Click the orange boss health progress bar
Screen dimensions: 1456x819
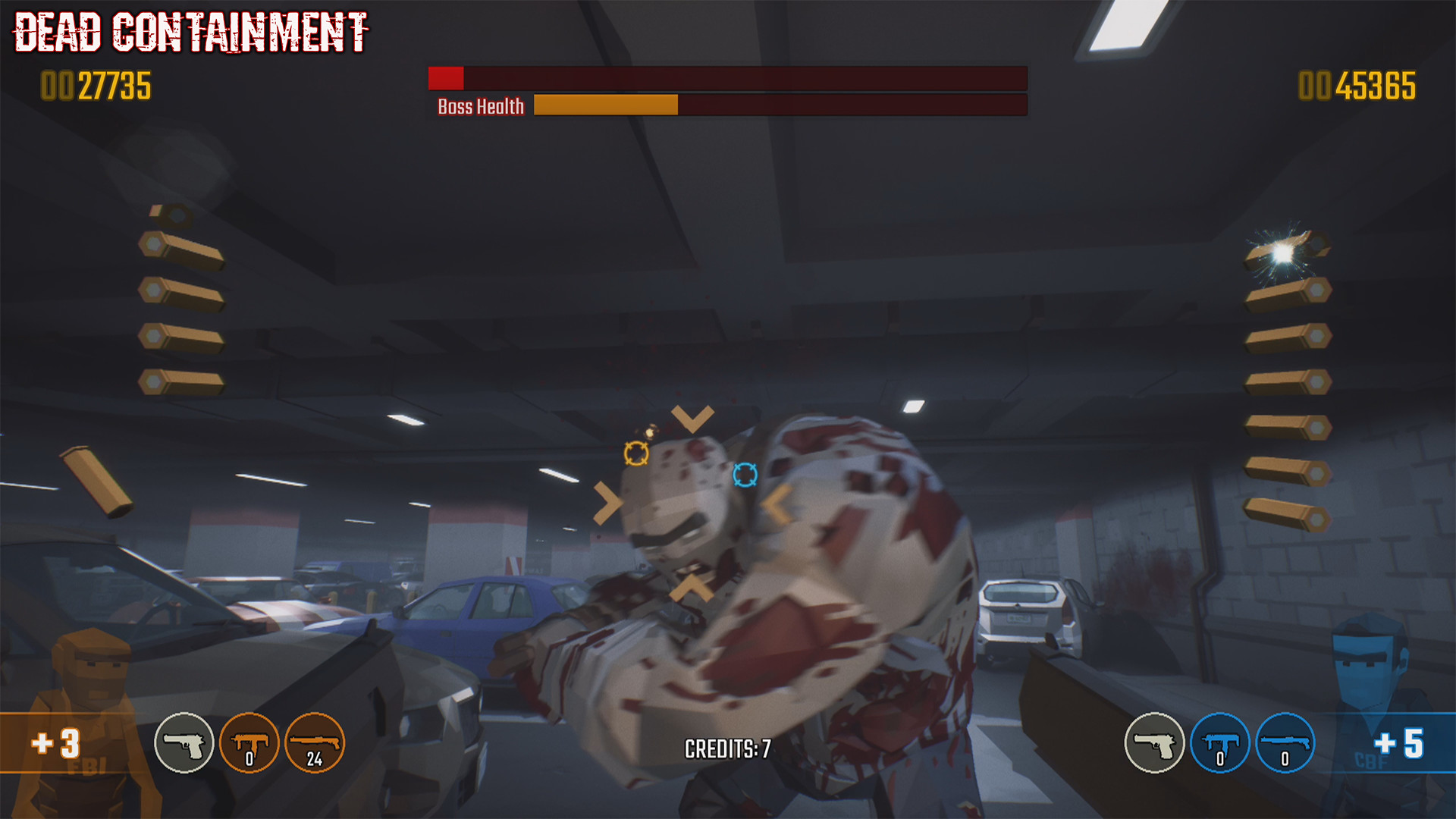point(604,104)
